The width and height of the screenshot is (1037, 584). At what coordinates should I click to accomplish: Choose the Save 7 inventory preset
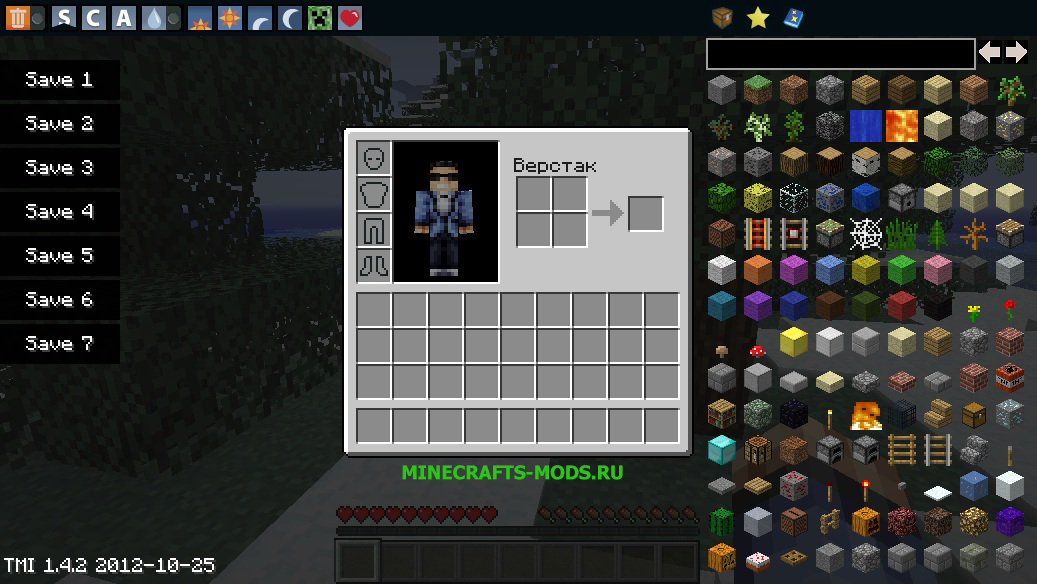pyautogui.click(x=59, y=344)
